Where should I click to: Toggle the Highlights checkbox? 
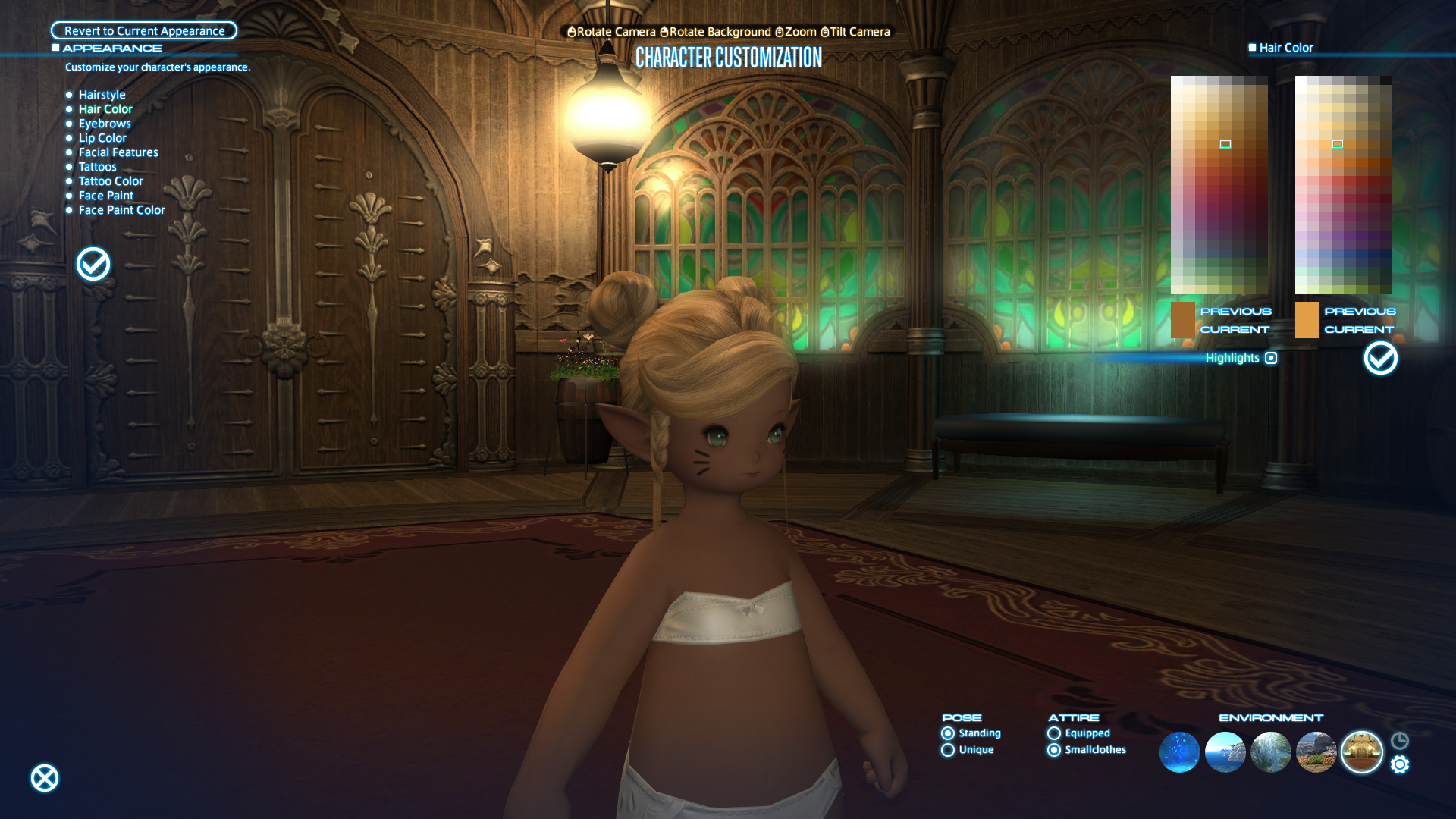point(1271,358)
